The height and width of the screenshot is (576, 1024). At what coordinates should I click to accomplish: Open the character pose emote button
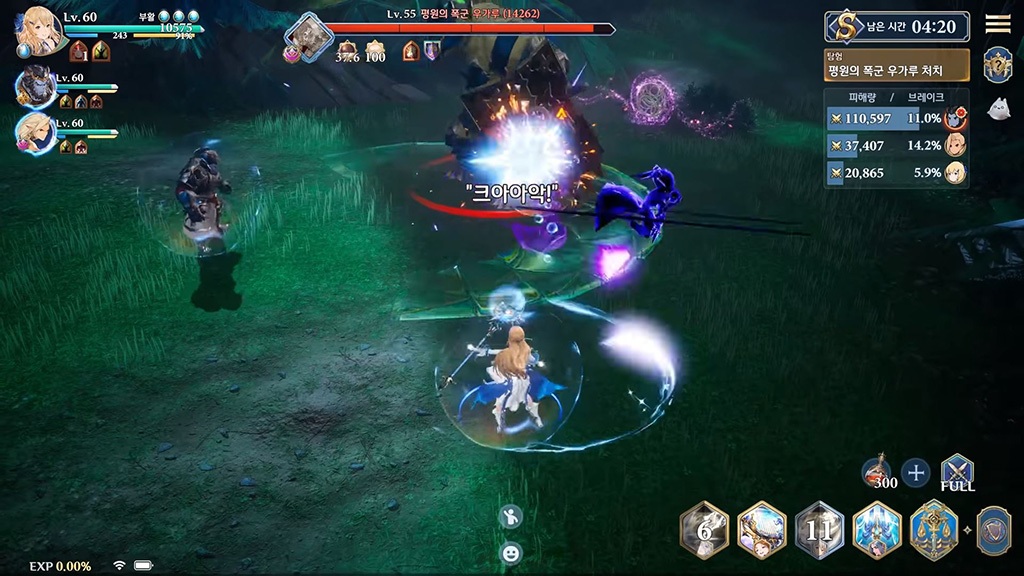511,517
